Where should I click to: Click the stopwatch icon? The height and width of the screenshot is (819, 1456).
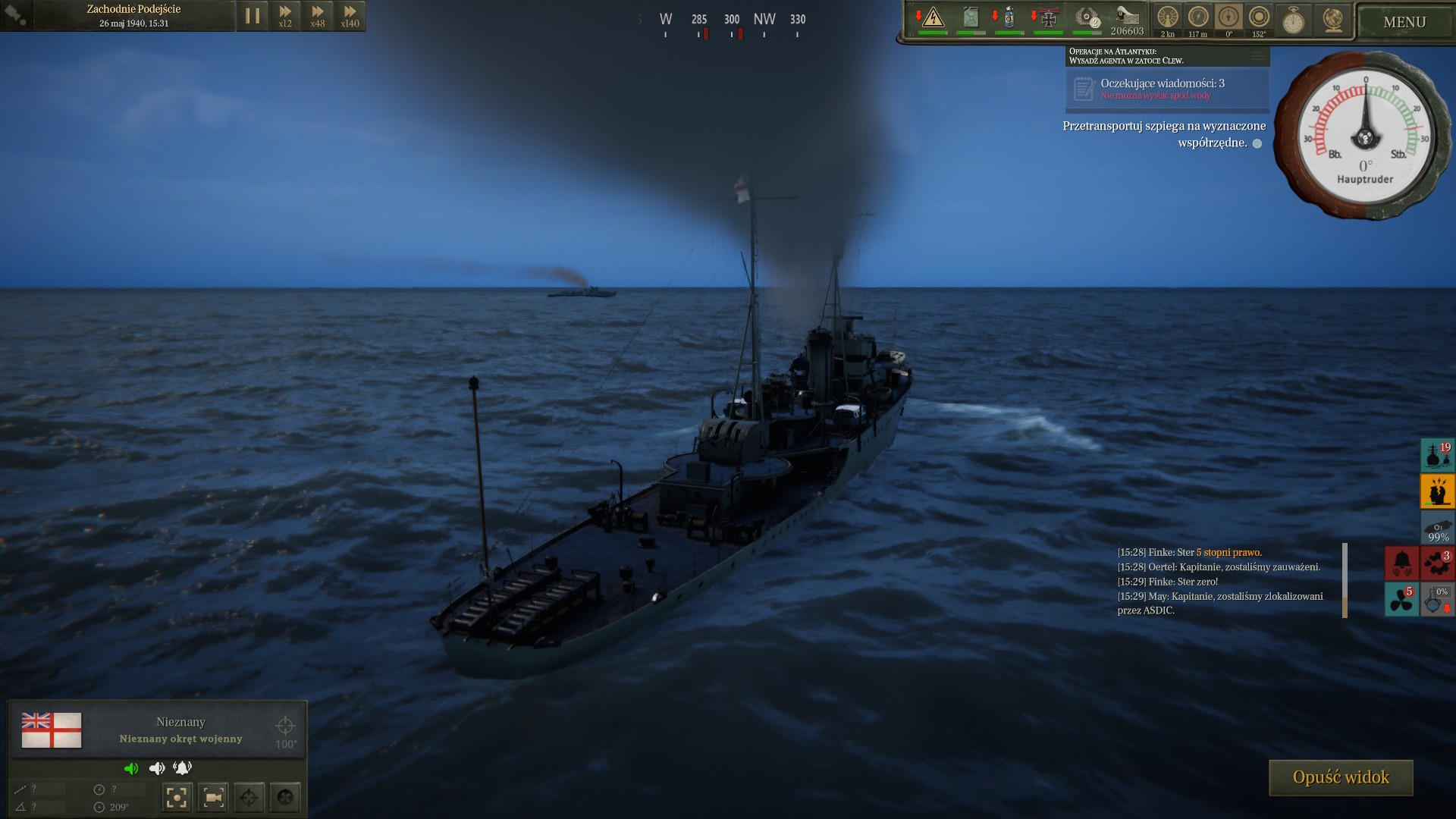1293,20
